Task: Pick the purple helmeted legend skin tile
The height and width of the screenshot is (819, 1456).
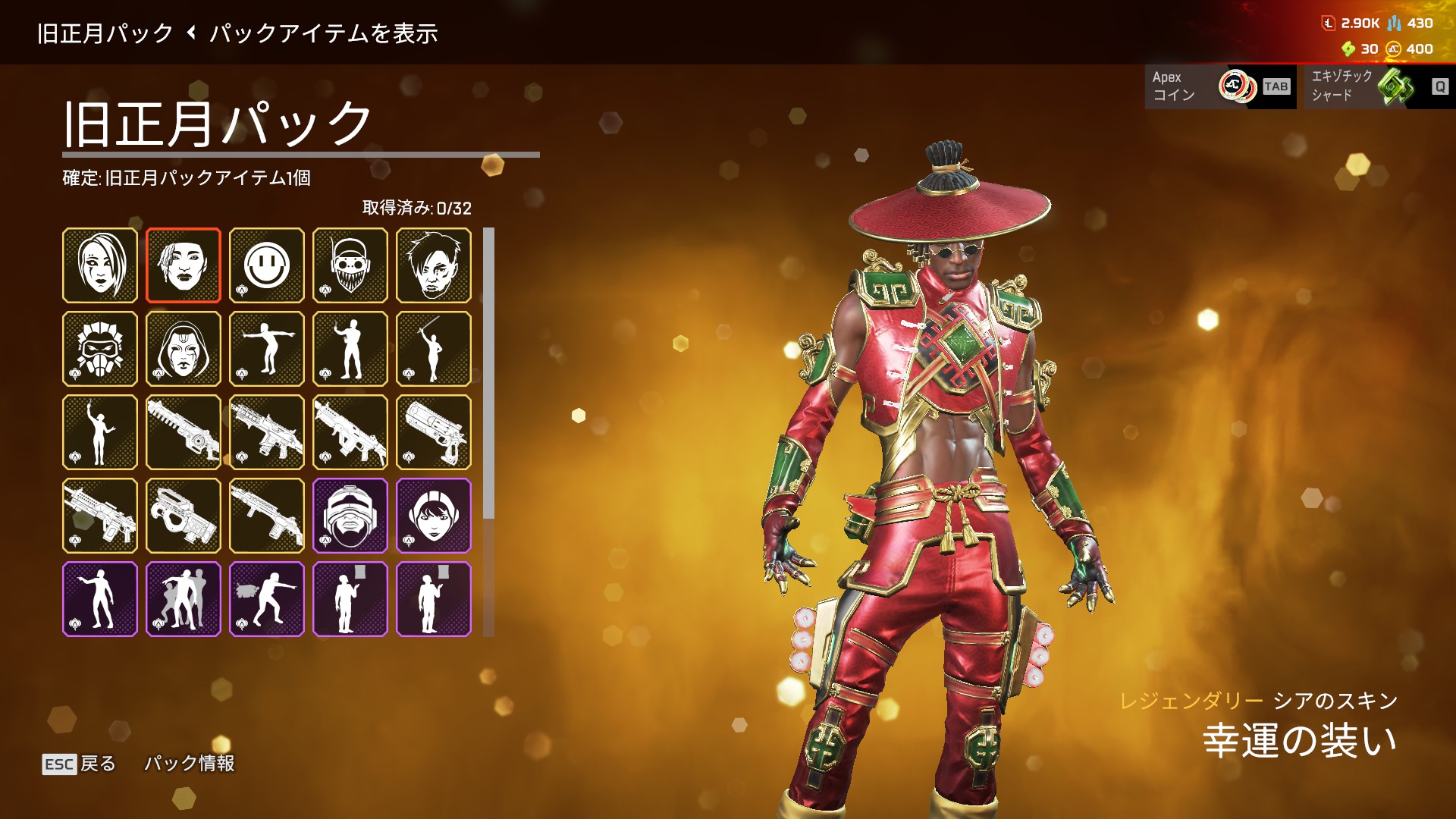Action: [350, 516]
